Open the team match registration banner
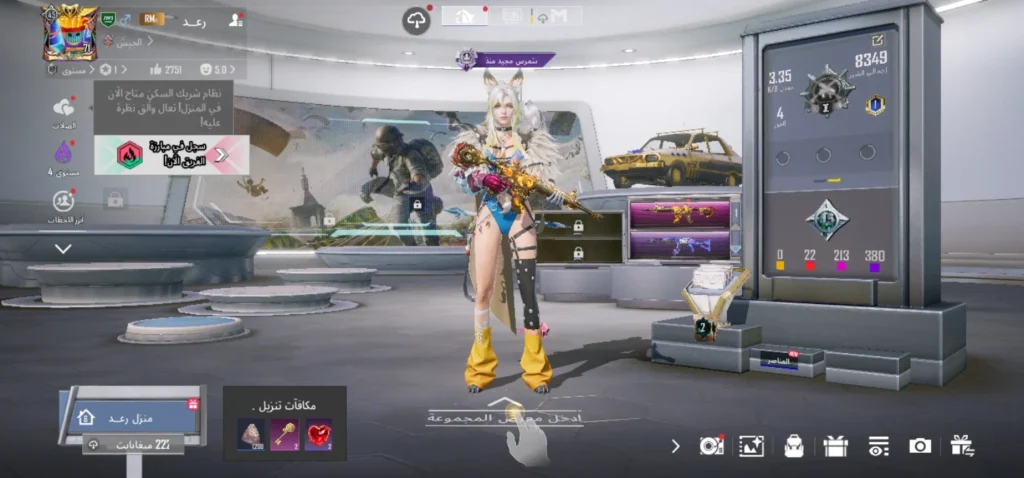This screenshot has height=478, width=1024. [x=171, y=154]
